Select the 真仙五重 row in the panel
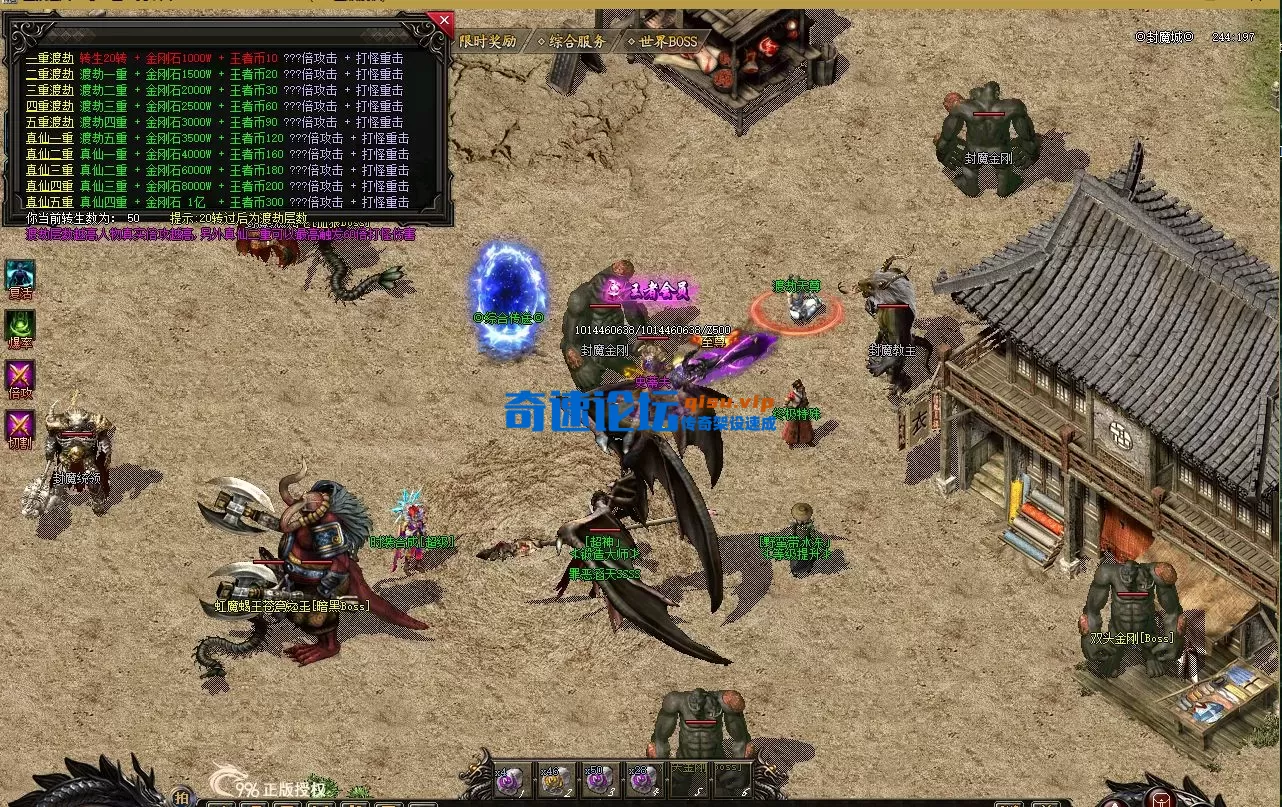 (x=50, y=201)
